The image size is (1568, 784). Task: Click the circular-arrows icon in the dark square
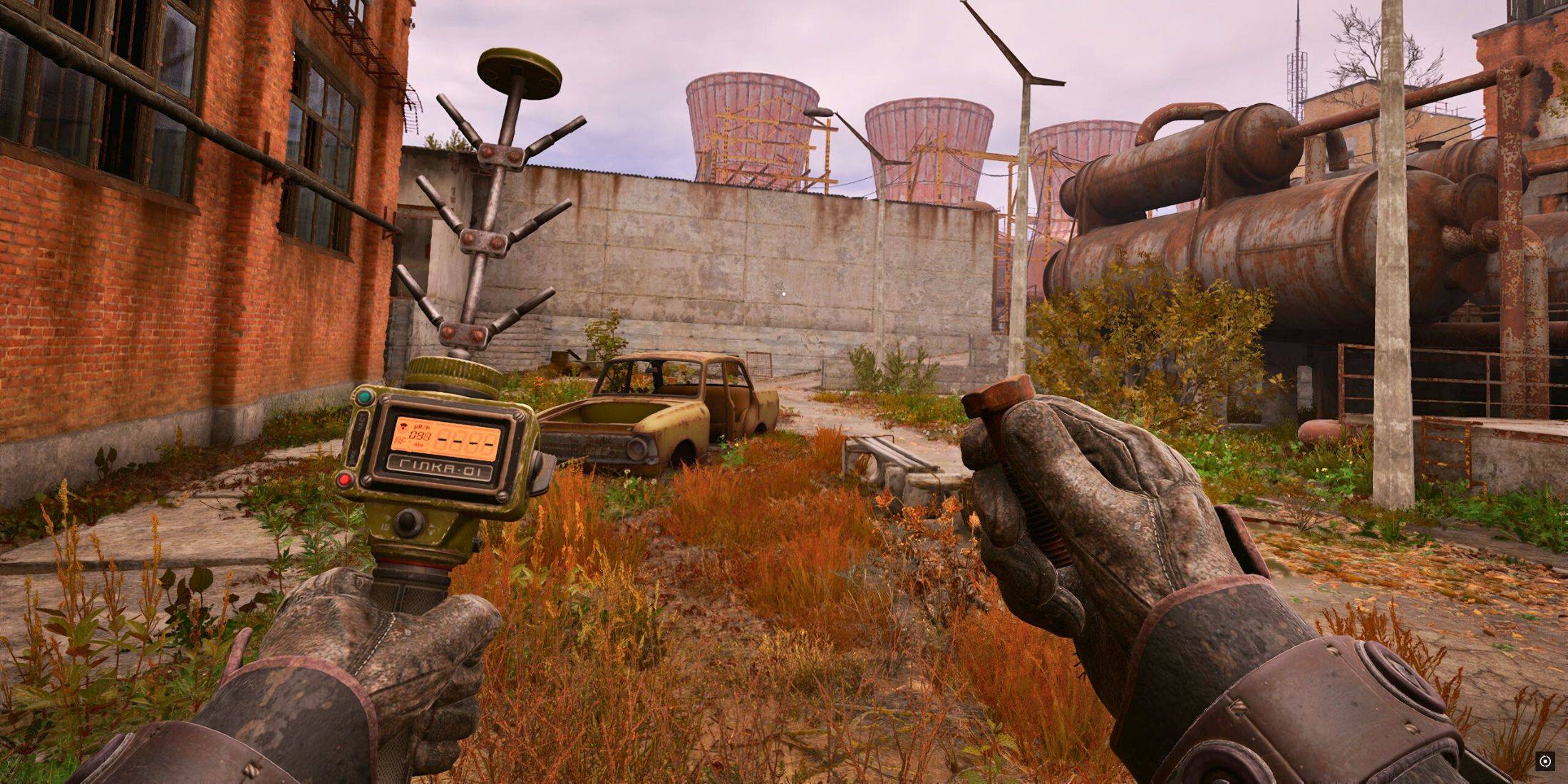tap(1544, 761)
